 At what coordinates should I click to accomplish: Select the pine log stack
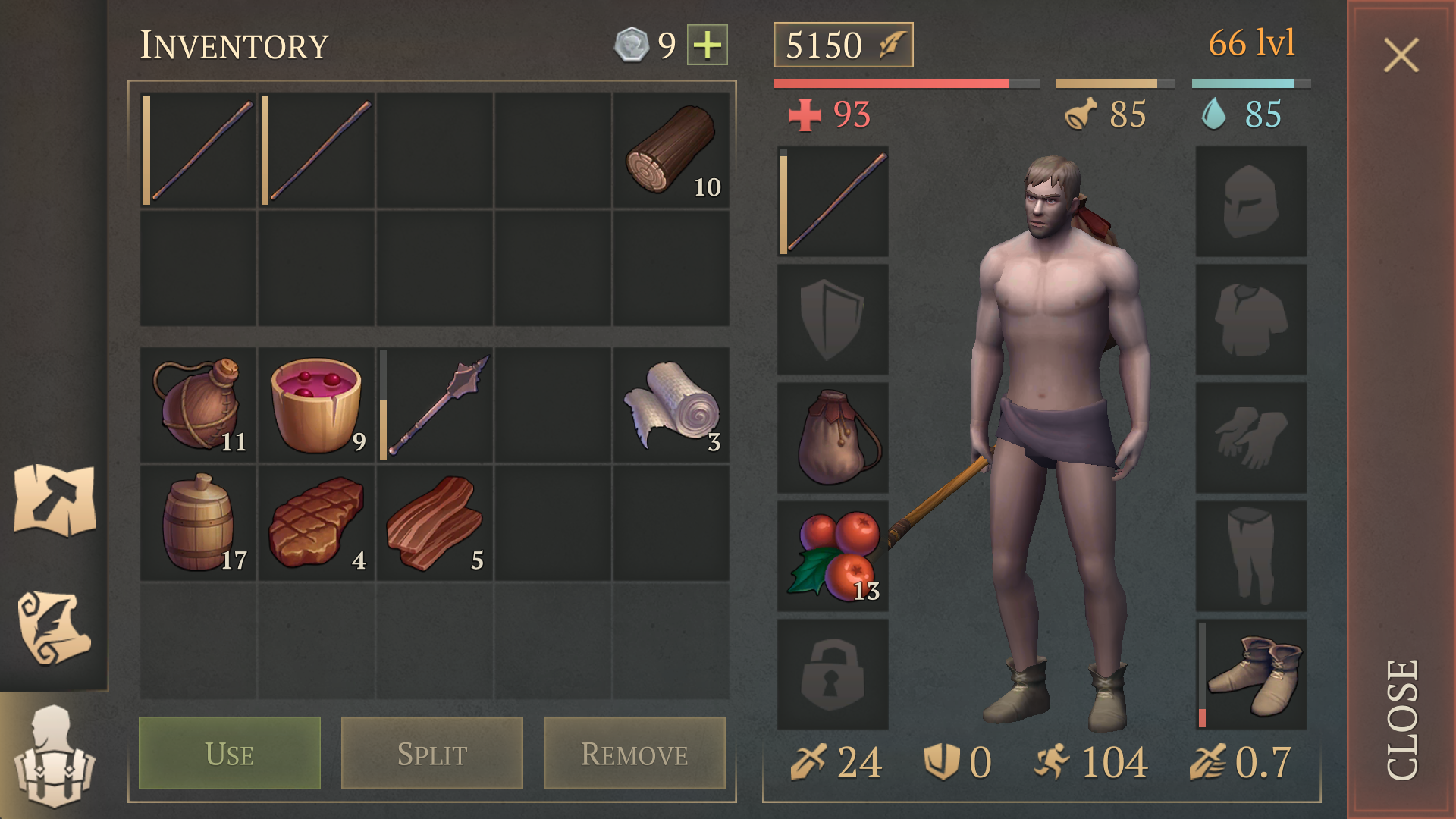point(671,150)
